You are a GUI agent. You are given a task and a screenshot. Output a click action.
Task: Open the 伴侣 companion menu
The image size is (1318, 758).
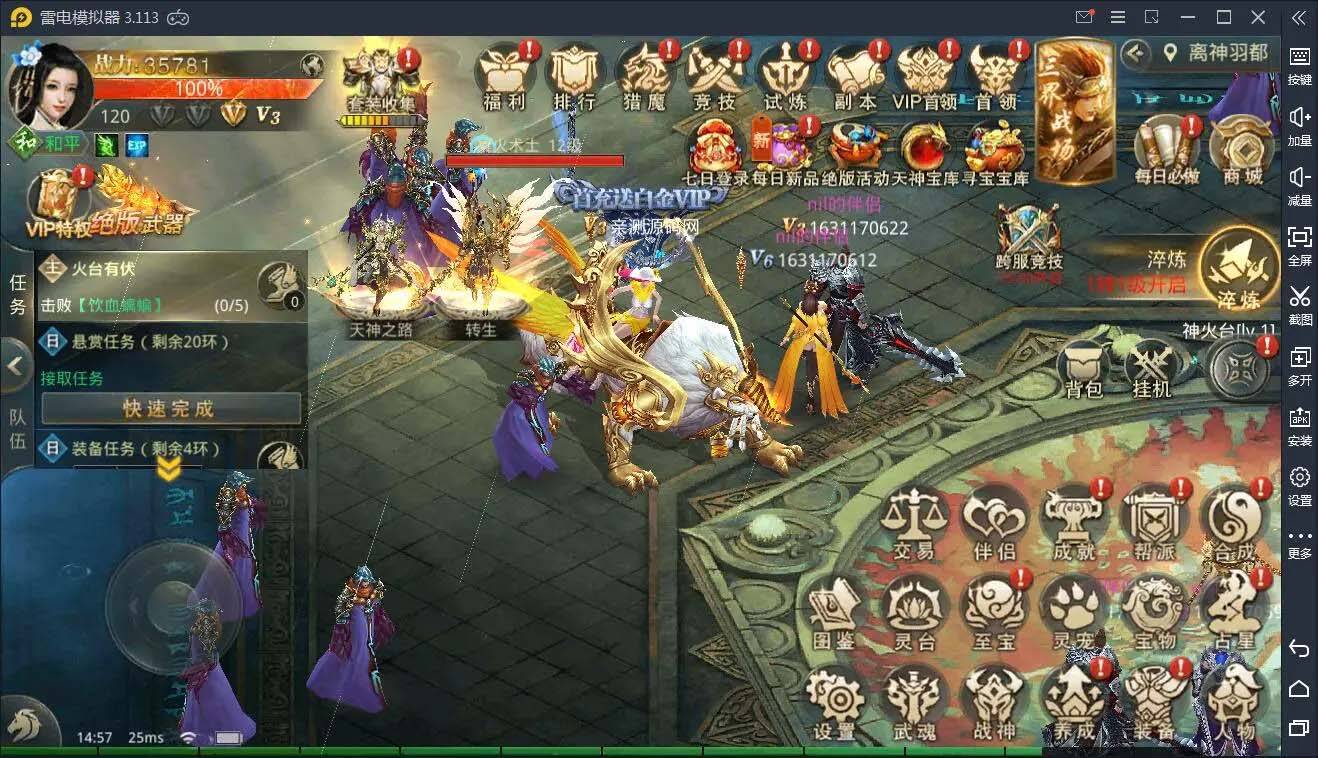993,521
